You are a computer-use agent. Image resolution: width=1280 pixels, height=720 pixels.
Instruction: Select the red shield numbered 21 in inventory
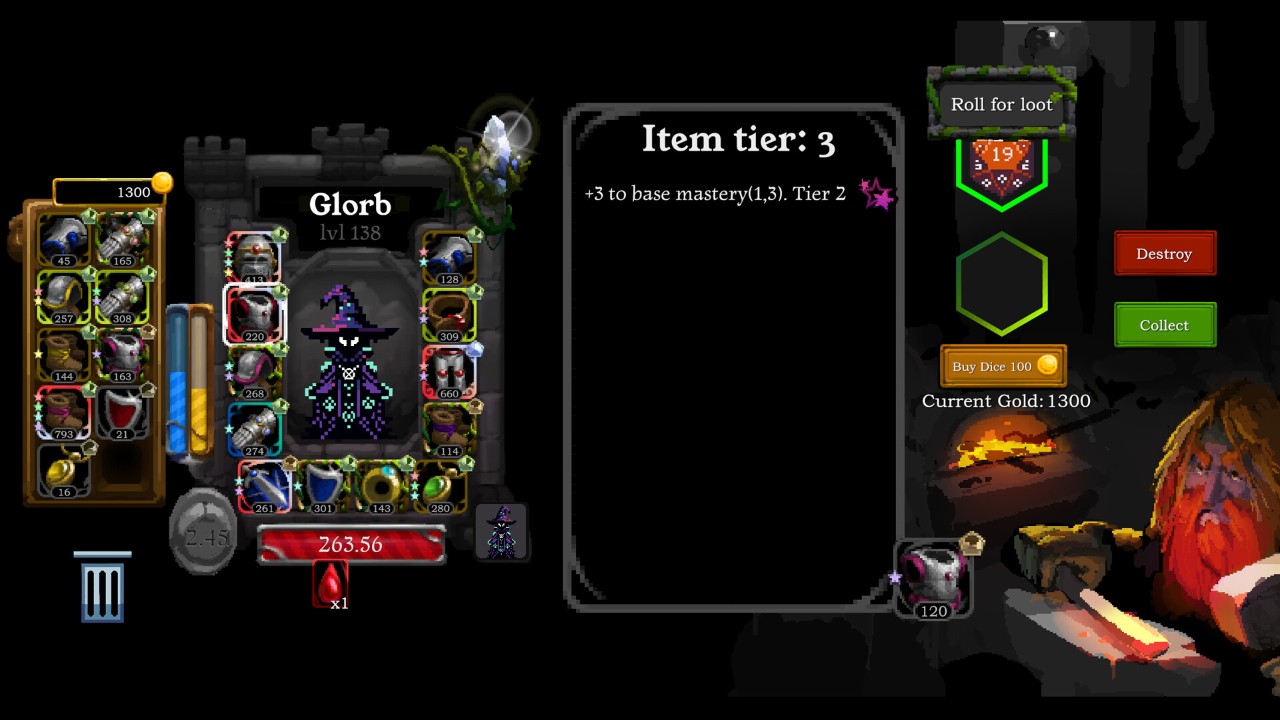pos(123,412)
